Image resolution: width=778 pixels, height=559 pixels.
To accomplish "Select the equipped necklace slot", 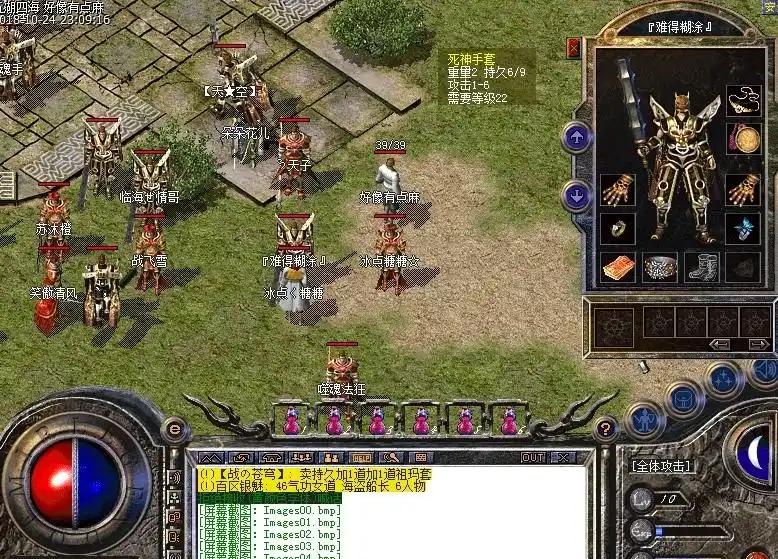I will click(741, 100).
